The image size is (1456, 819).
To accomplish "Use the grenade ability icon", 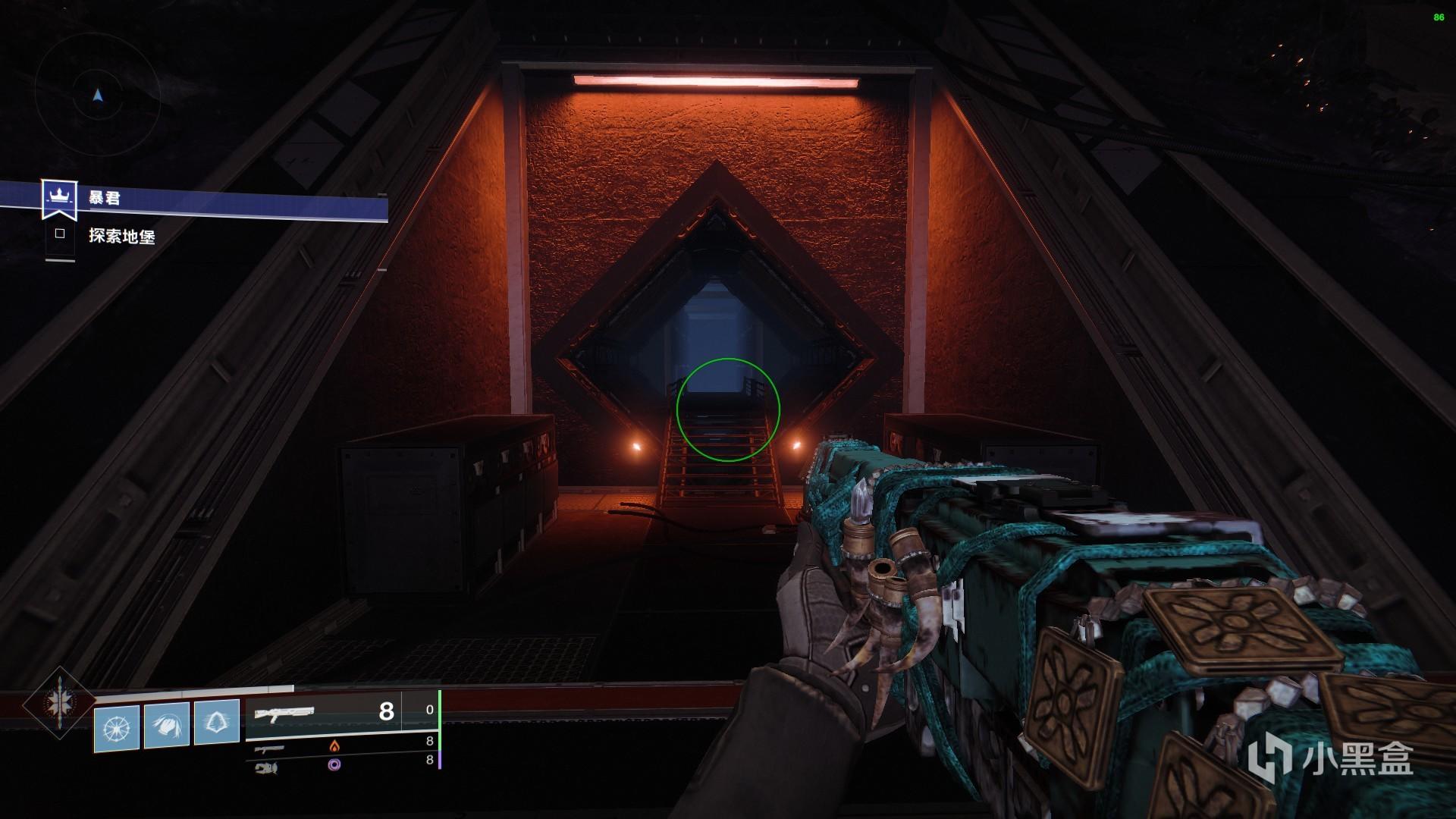I will (x=117, y=727).
